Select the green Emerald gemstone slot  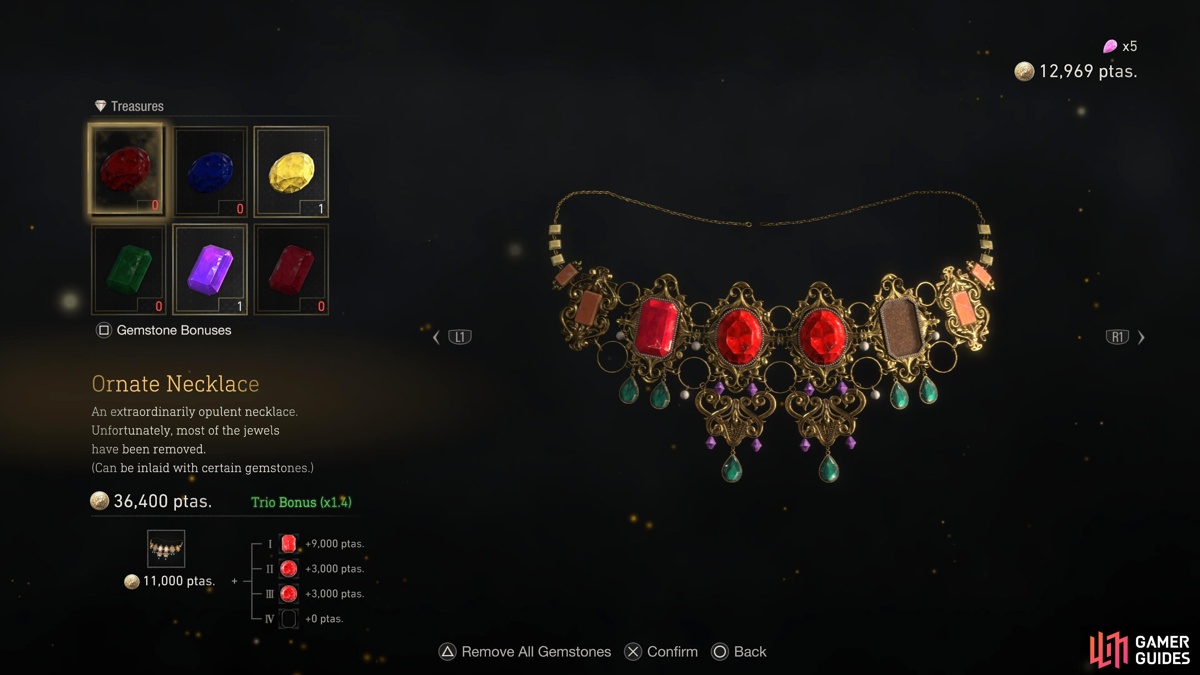click(x=128, y=269)
